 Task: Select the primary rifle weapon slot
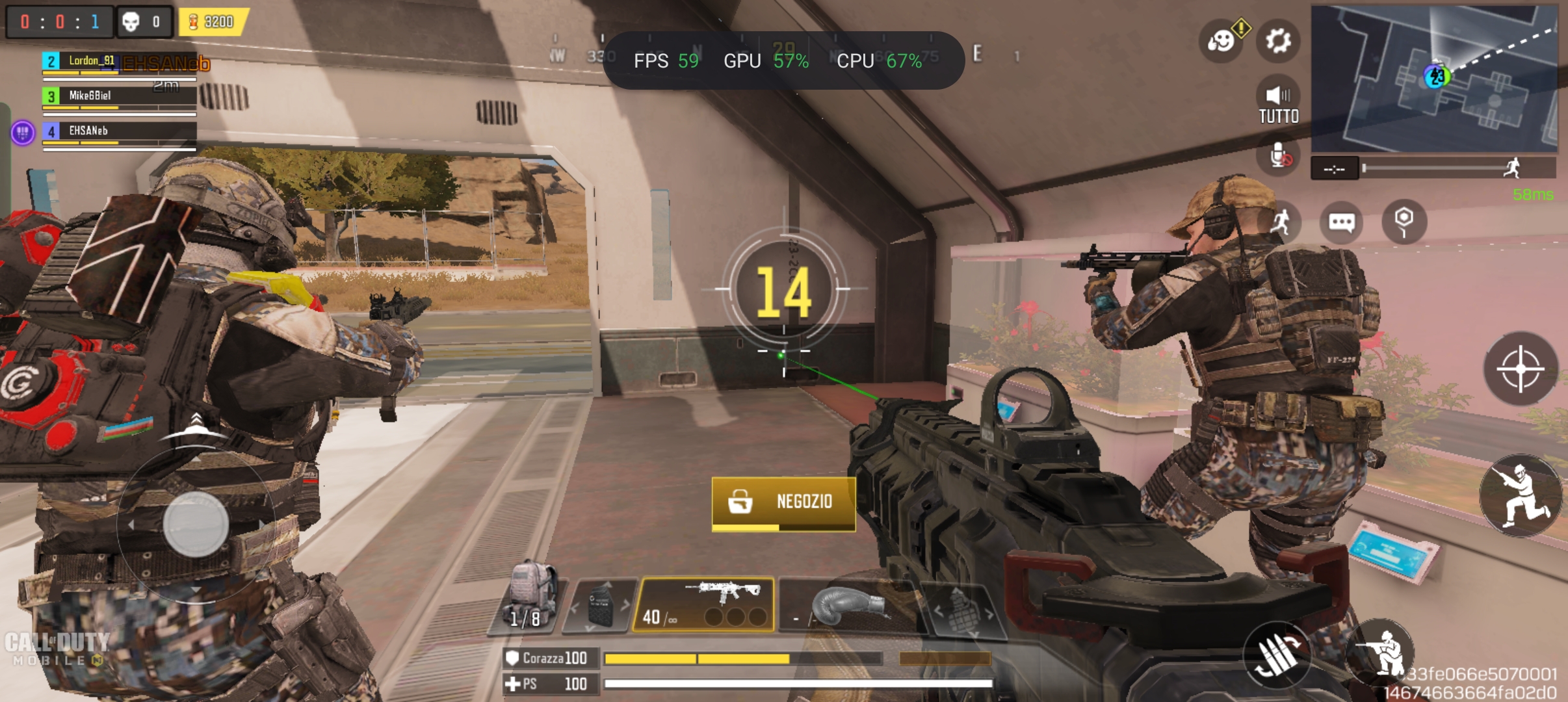(705, 604)
